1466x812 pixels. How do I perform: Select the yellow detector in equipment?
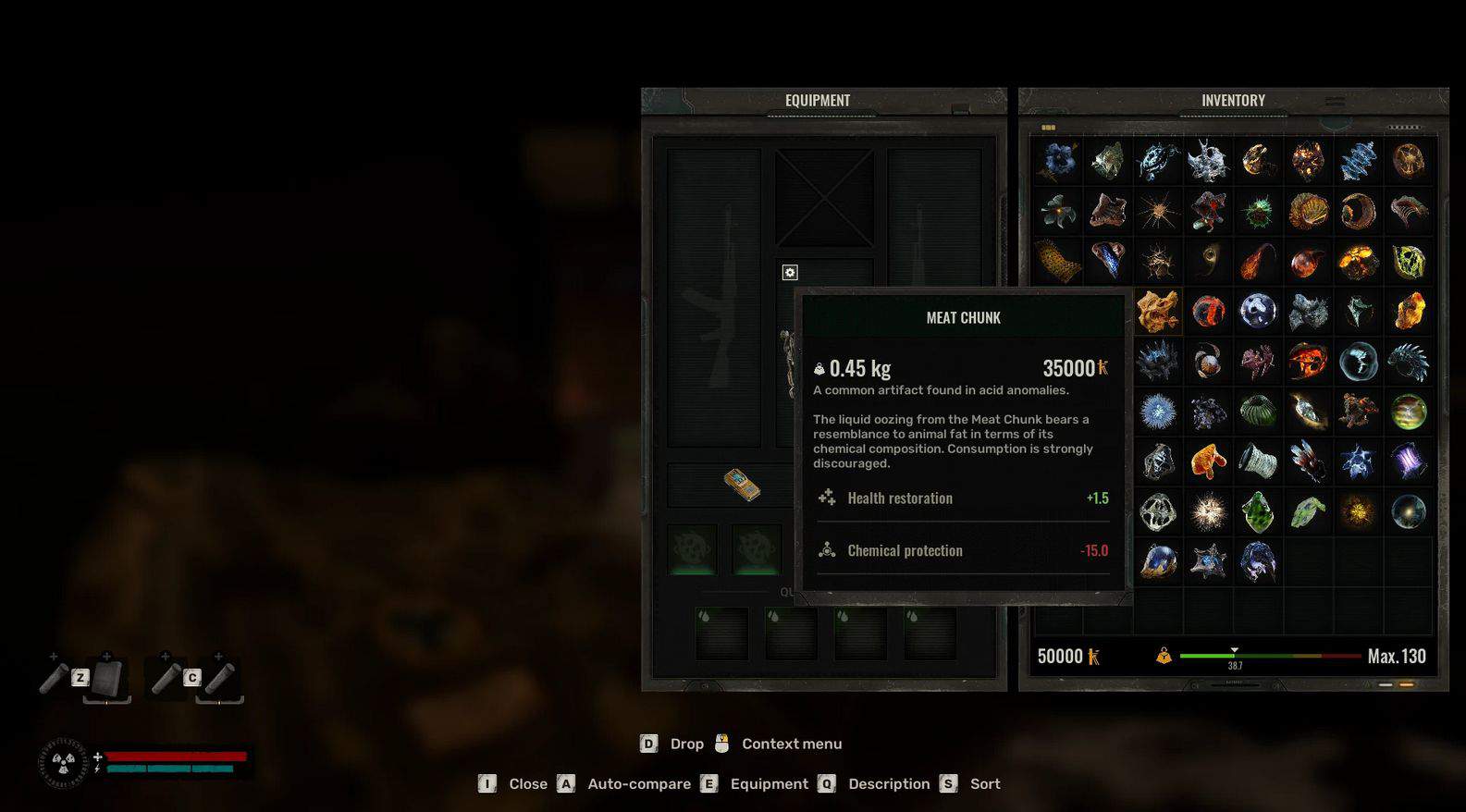tap(742, 484)
